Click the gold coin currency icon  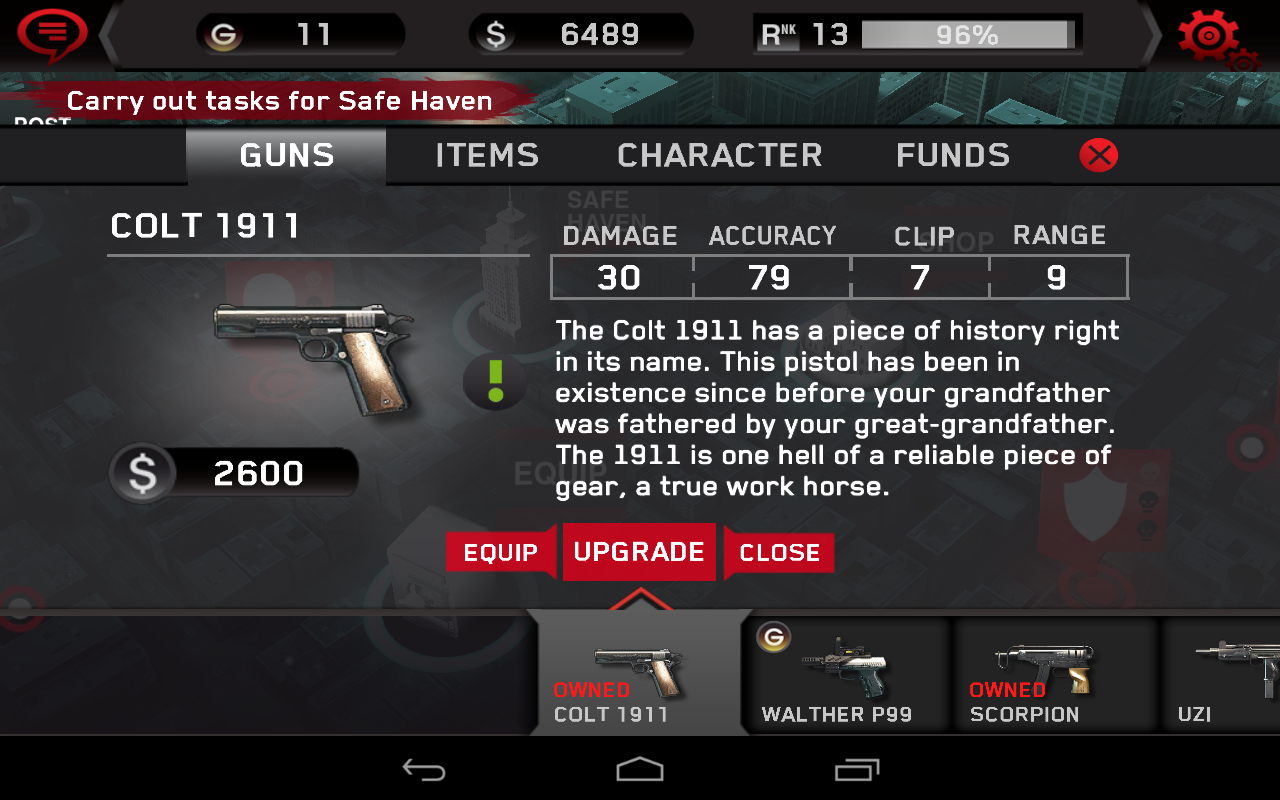pos(222,33)
